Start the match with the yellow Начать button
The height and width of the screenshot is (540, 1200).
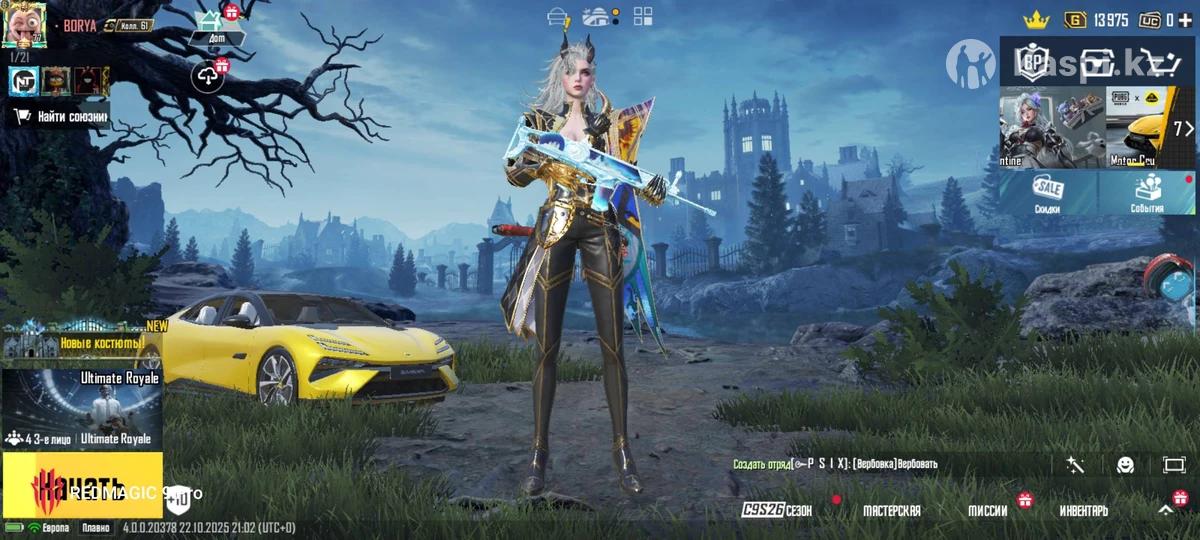point(82,484)
